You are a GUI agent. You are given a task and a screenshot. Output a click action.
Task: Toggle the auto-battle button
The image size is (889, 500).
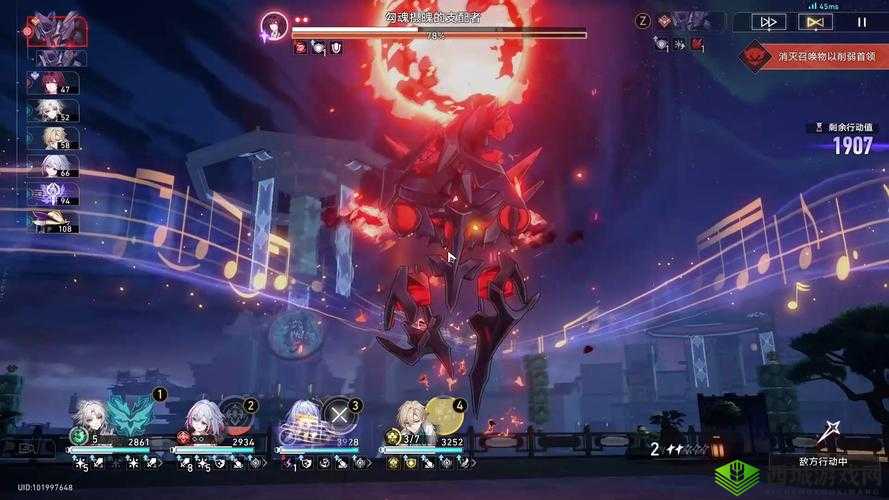[815, 21]
